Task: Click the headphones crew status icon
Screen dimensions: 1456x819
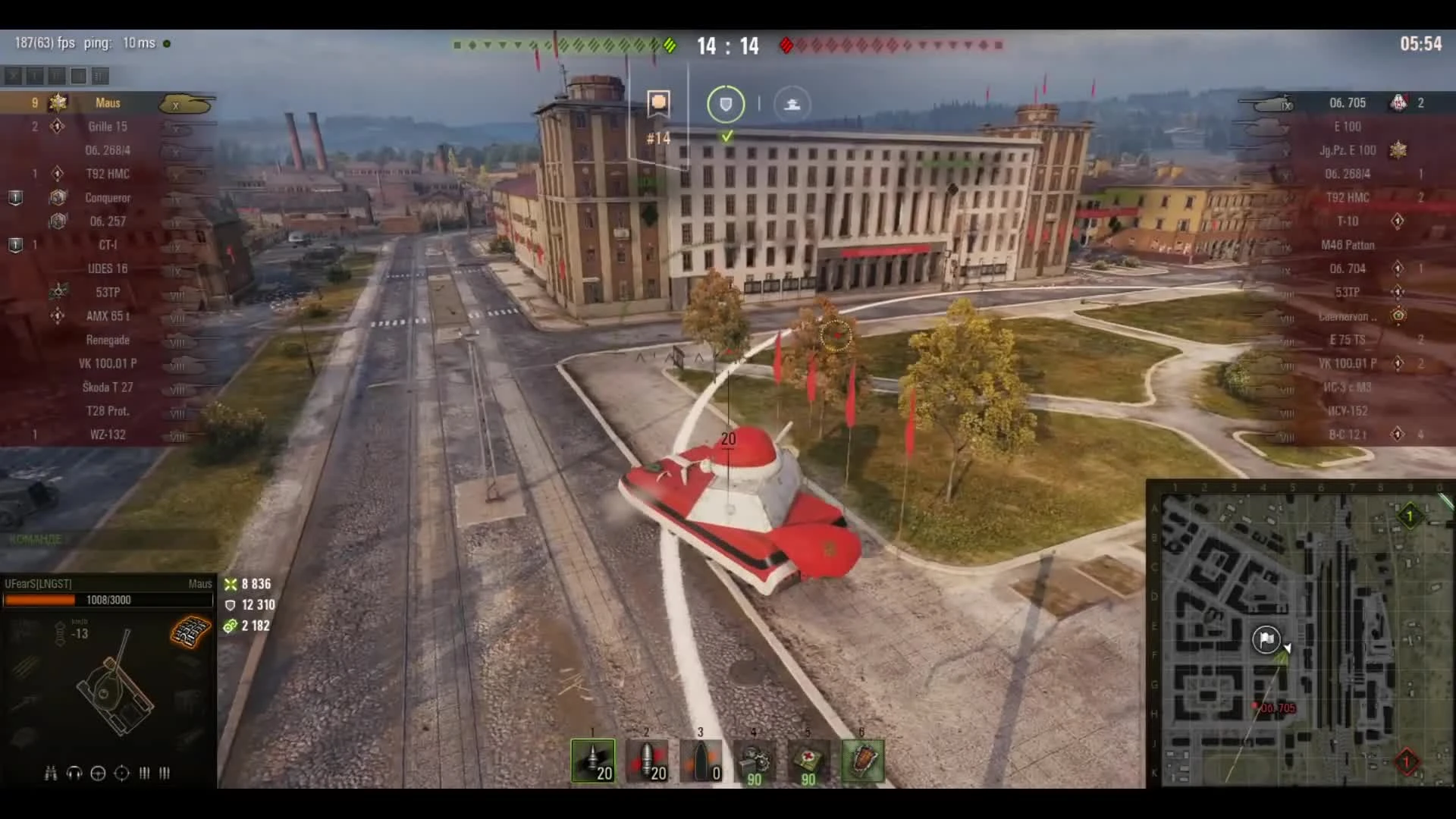Action: click(74, 773)
